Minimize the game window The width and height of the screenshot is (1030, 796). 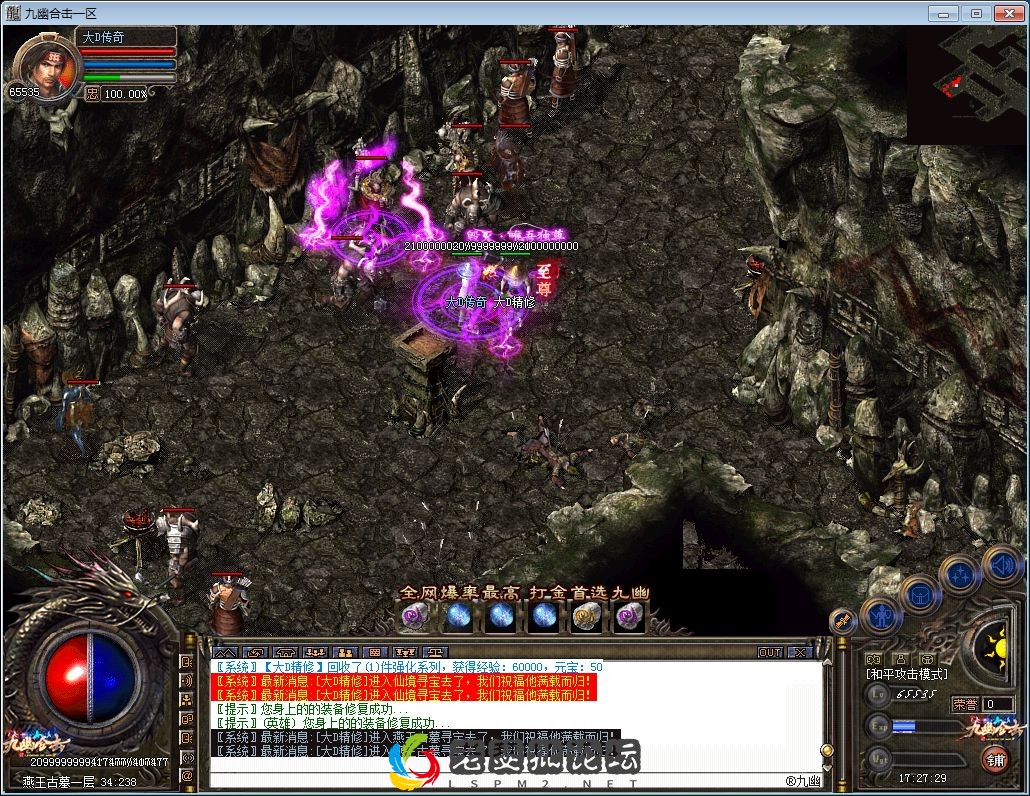[945, 13]
